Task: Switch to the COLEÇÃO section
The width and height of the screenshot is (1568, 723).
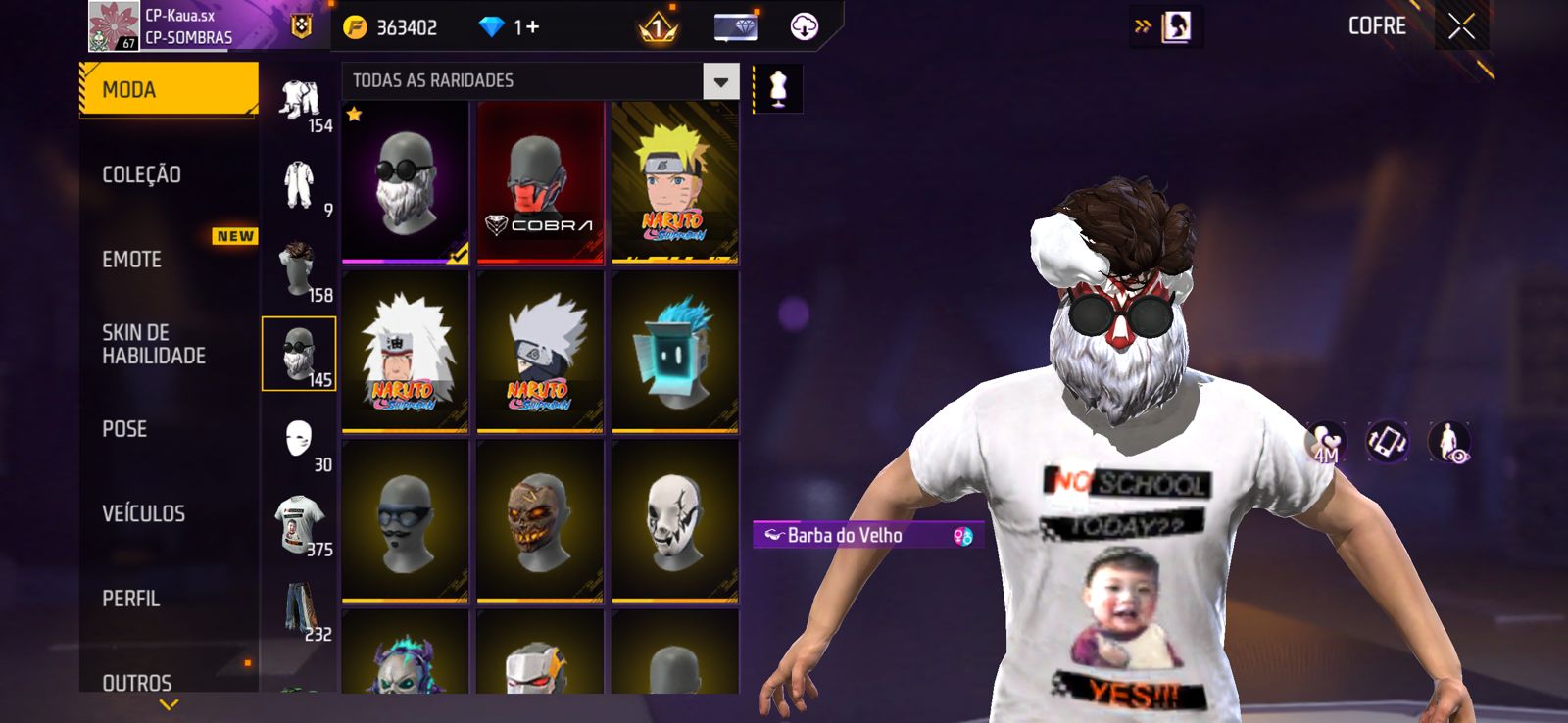Action: coord(142,175)
